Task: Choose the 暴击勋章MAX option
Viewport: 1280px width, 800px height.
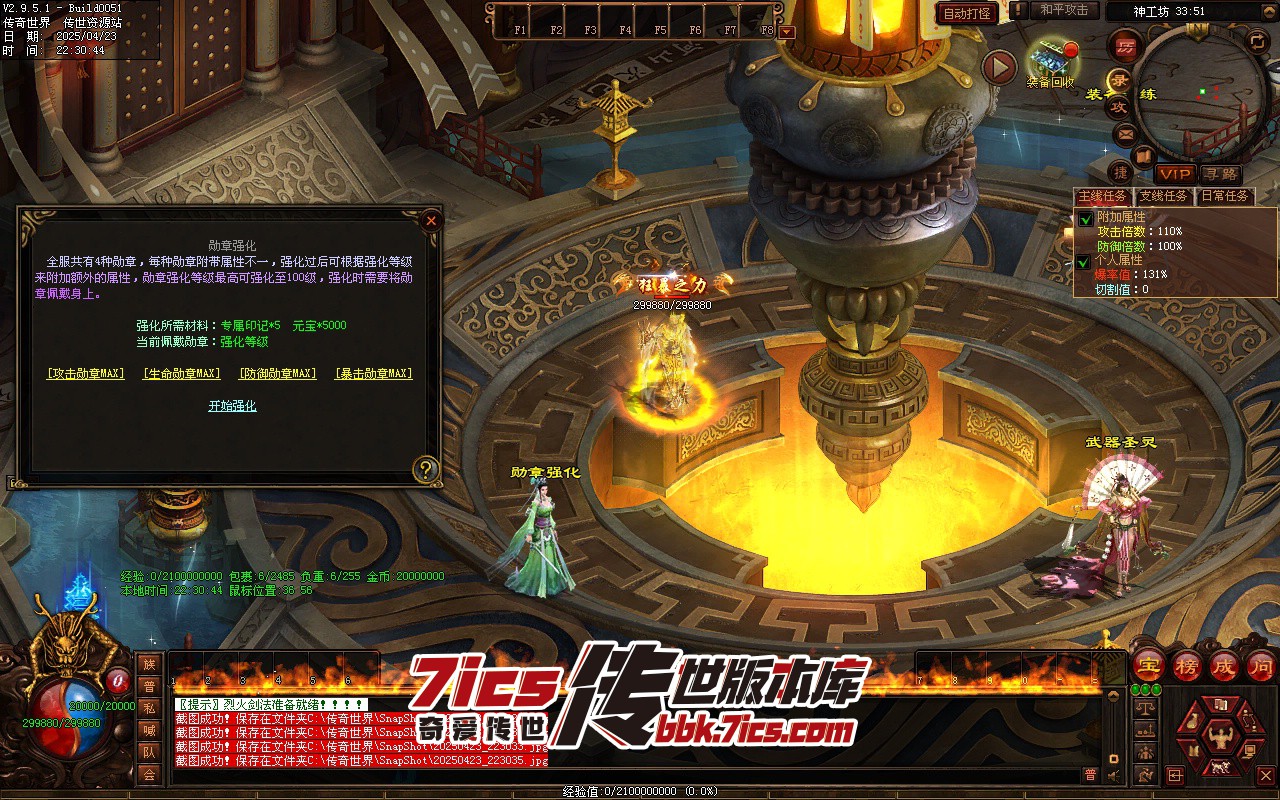Action: [x=373, y=374]
